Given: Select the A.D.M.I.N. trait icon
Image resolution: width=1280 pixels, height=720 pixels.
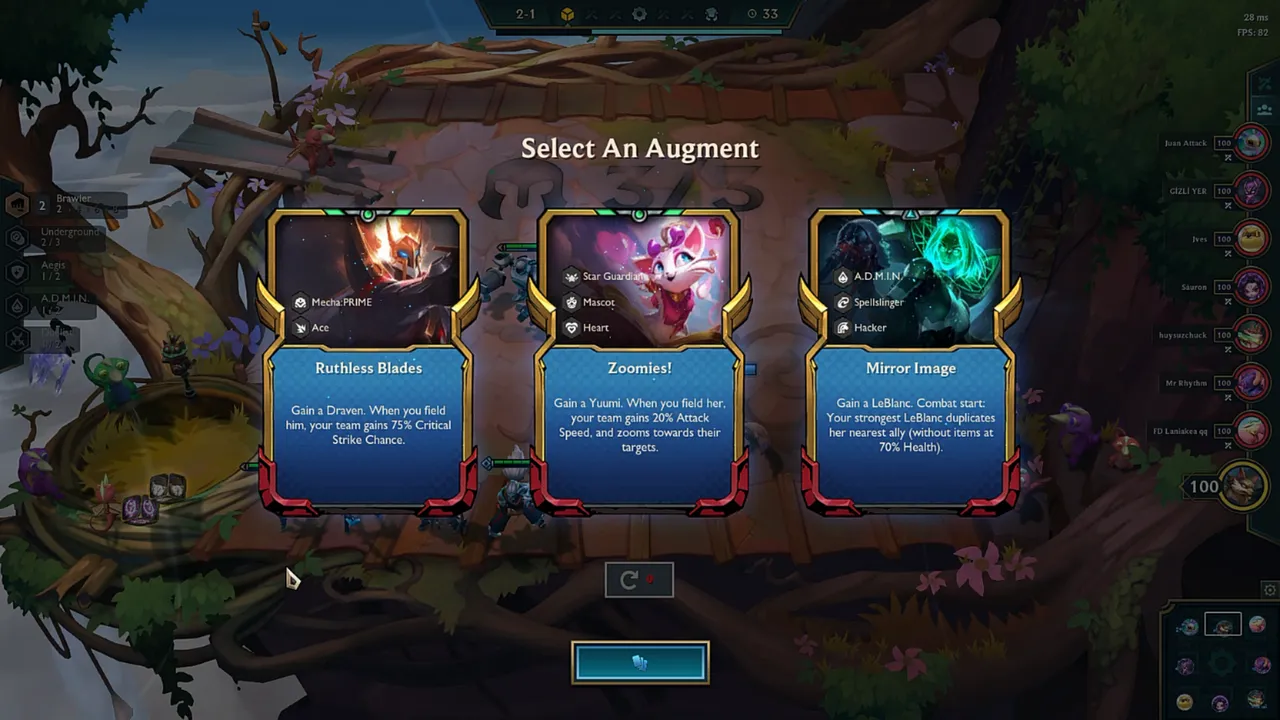Looking at the screenshot, I should pyautogui.click(x=16, y=305).
